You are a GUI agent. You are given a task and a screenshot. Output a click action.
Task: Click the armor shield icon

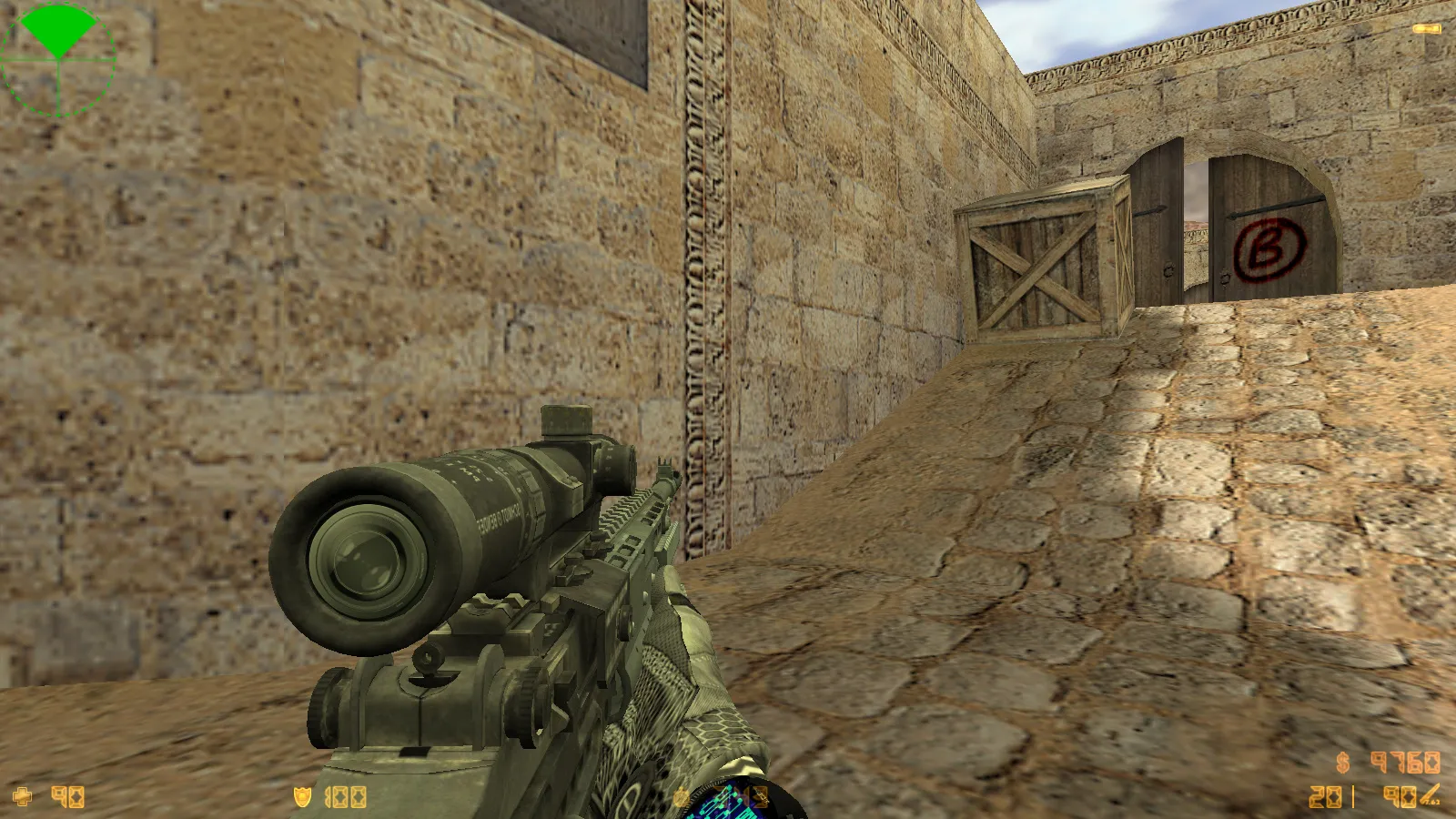302,797
